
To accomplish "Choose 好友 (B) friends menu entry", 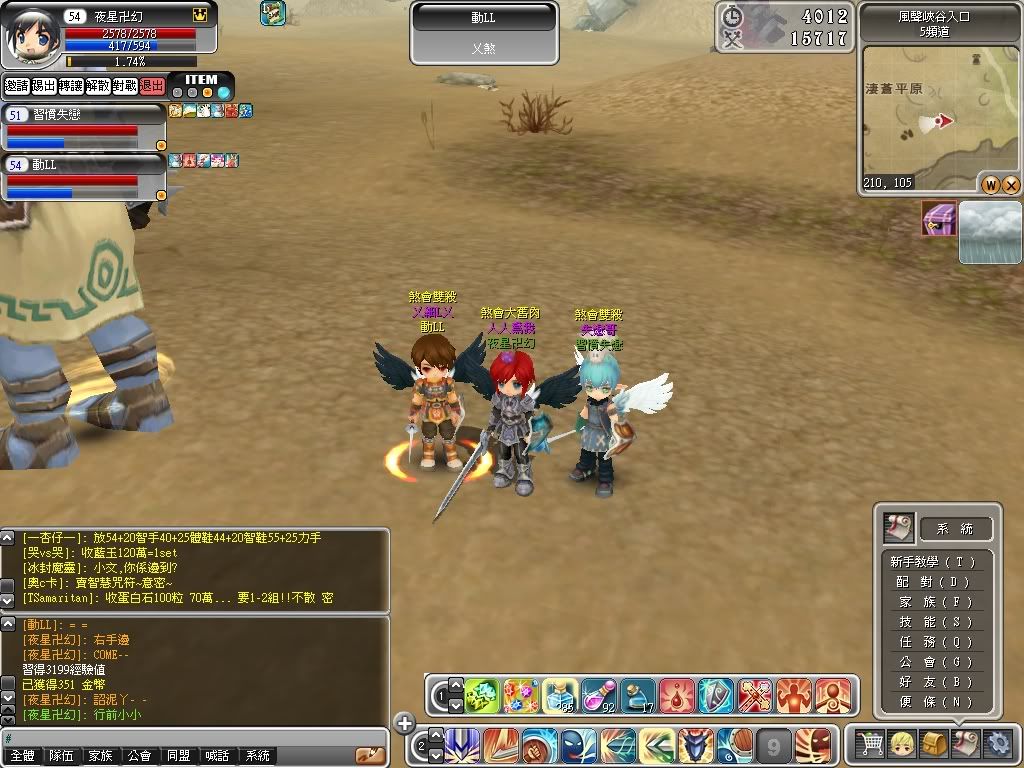I will (934, 682).
